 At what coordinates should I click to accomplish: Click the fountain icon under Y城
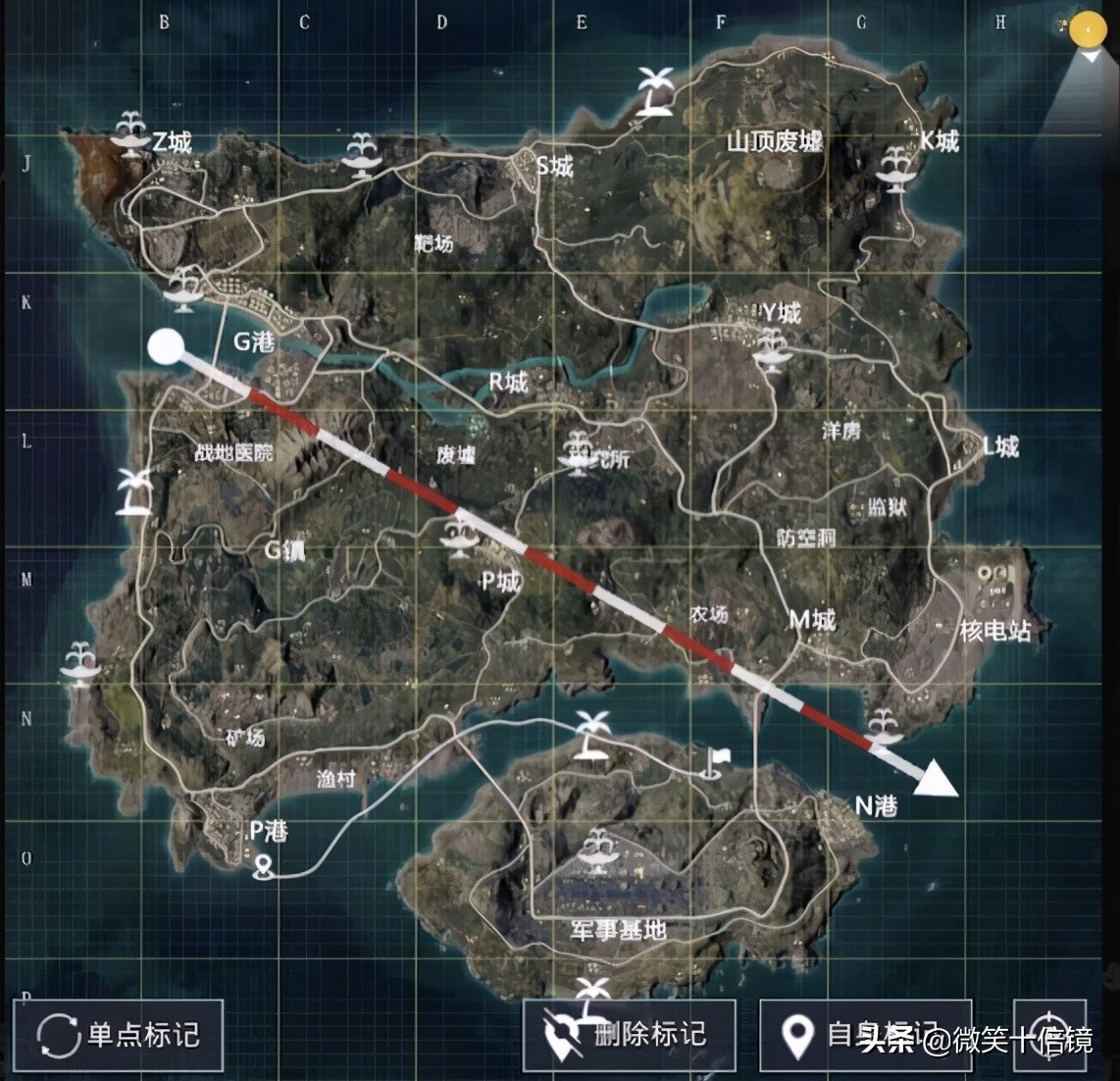point(769,349)
